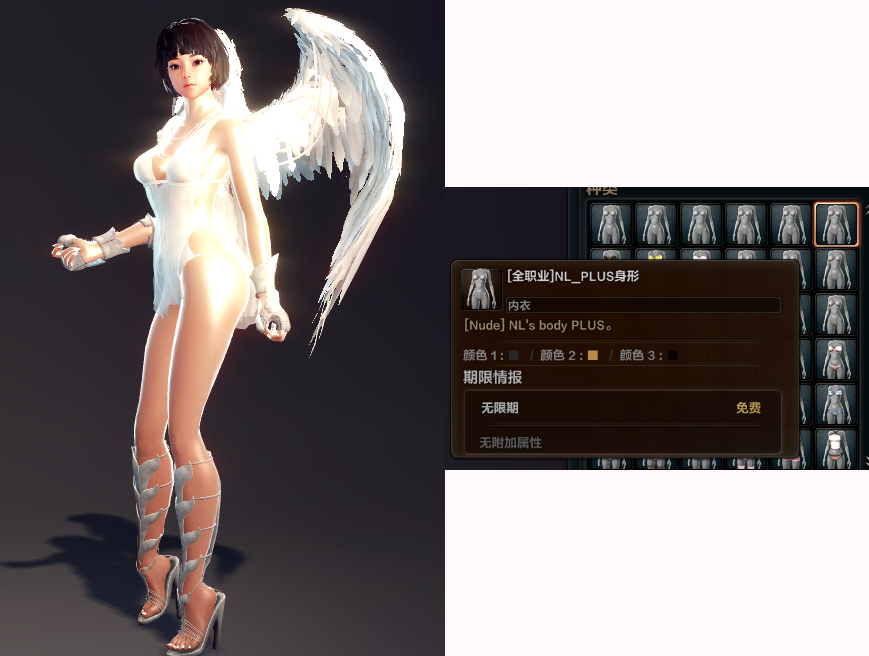869x656 pixels.
Task: Choose the pink bikini underwear thumbnail
Action: click(836, 360)
